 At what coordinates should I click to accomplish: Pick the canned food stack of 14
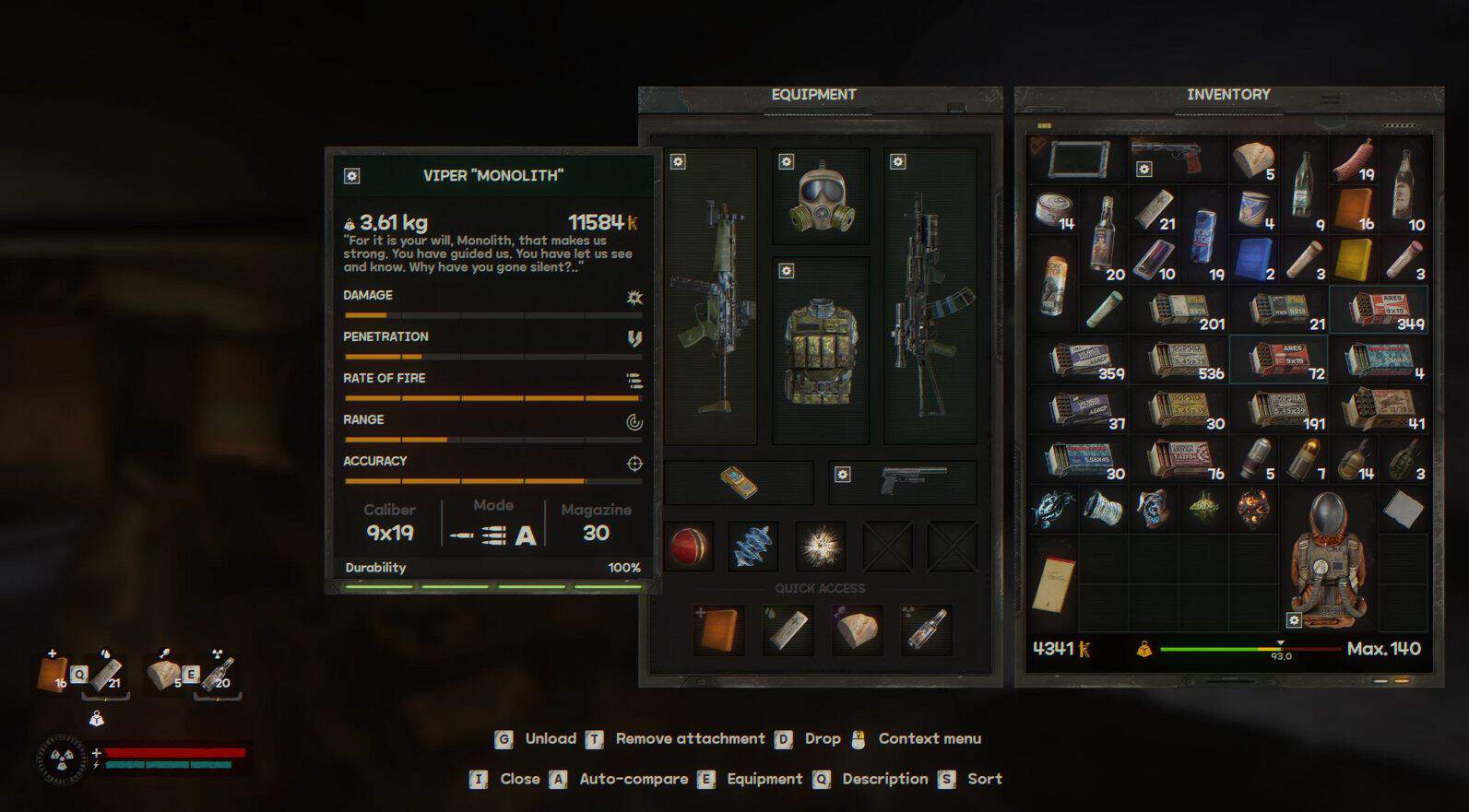pyautogui.click(x=1052, y=210)
